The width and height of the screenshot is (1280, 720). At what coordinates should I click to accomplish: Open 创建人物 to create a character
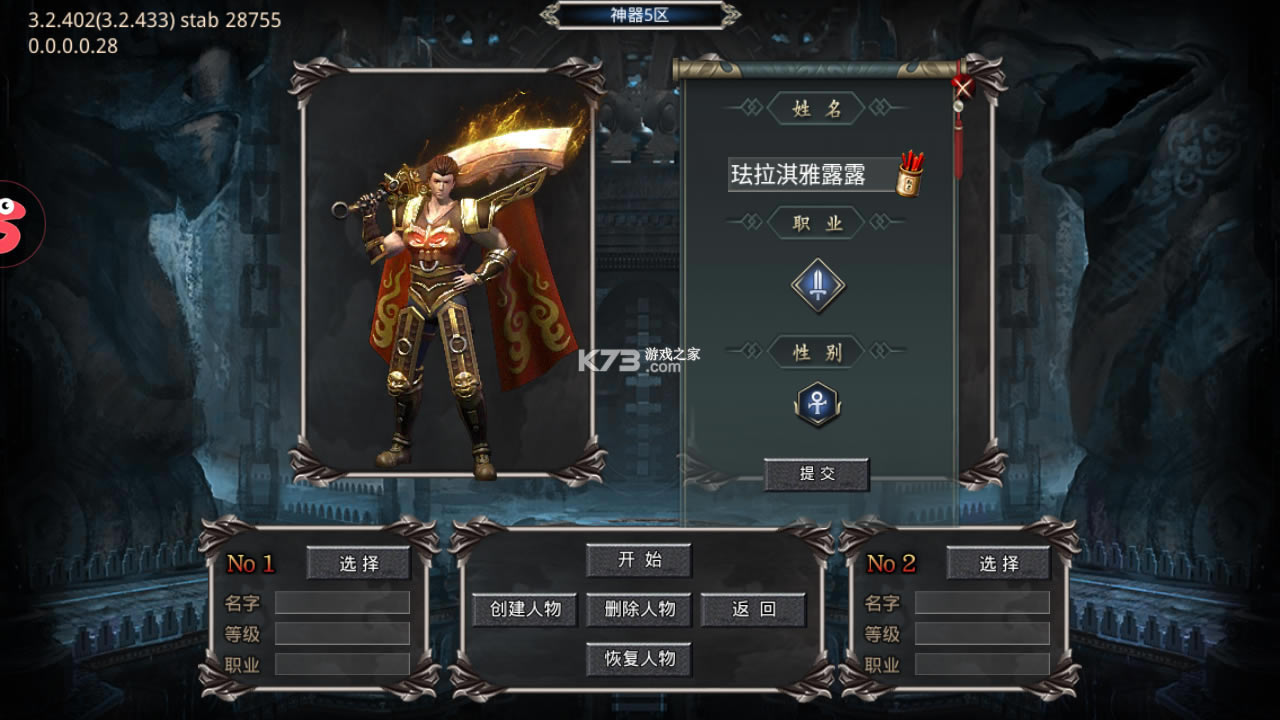tap(525, 609)
